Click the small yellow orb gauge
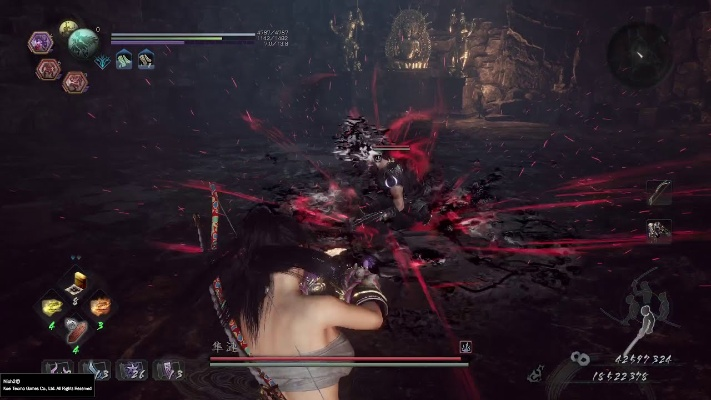711x400 pixels. tap(68, 28)
